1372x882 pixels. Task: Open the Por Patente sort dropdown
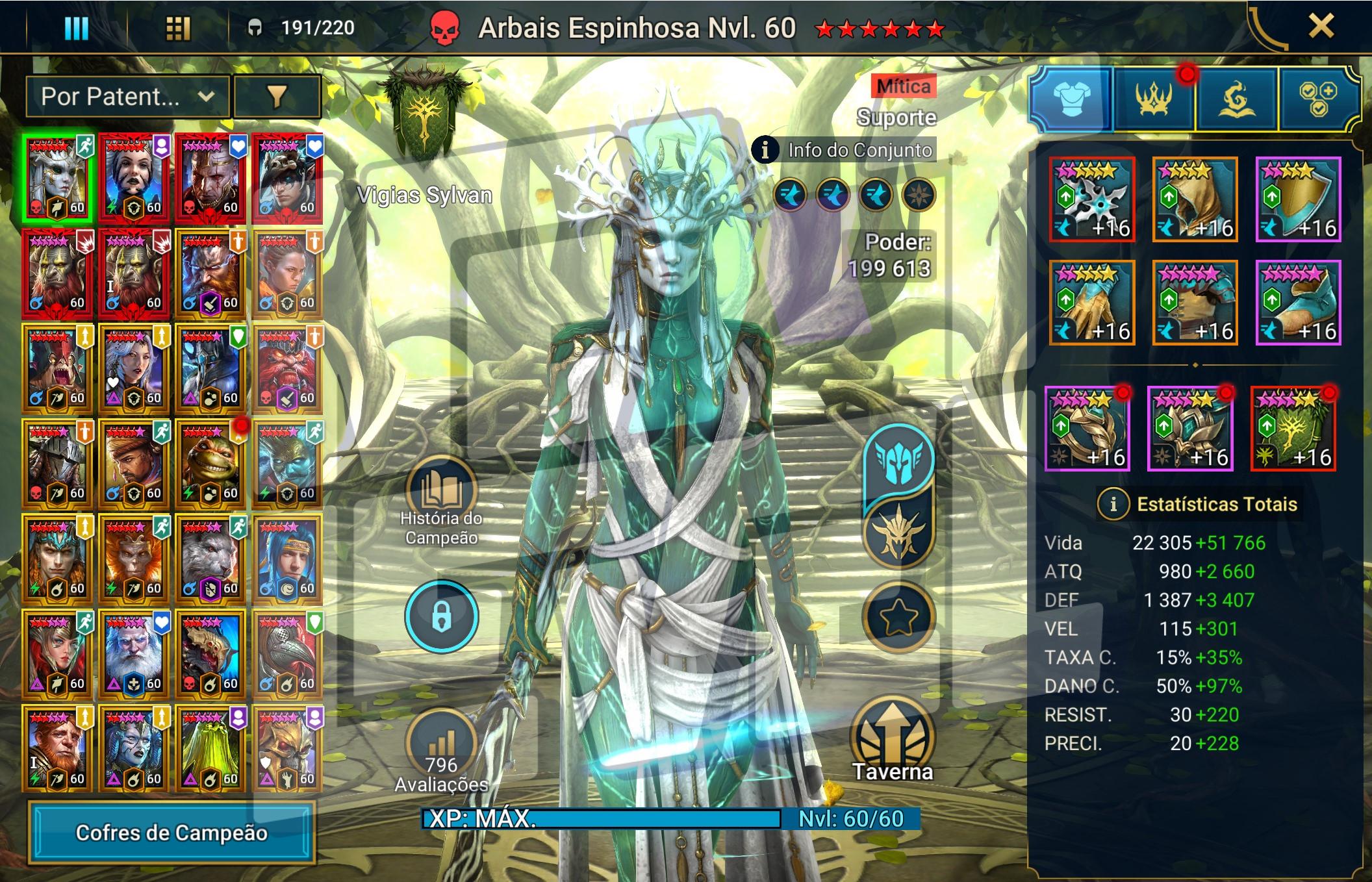pyautogui.click(x=127, y=97)
